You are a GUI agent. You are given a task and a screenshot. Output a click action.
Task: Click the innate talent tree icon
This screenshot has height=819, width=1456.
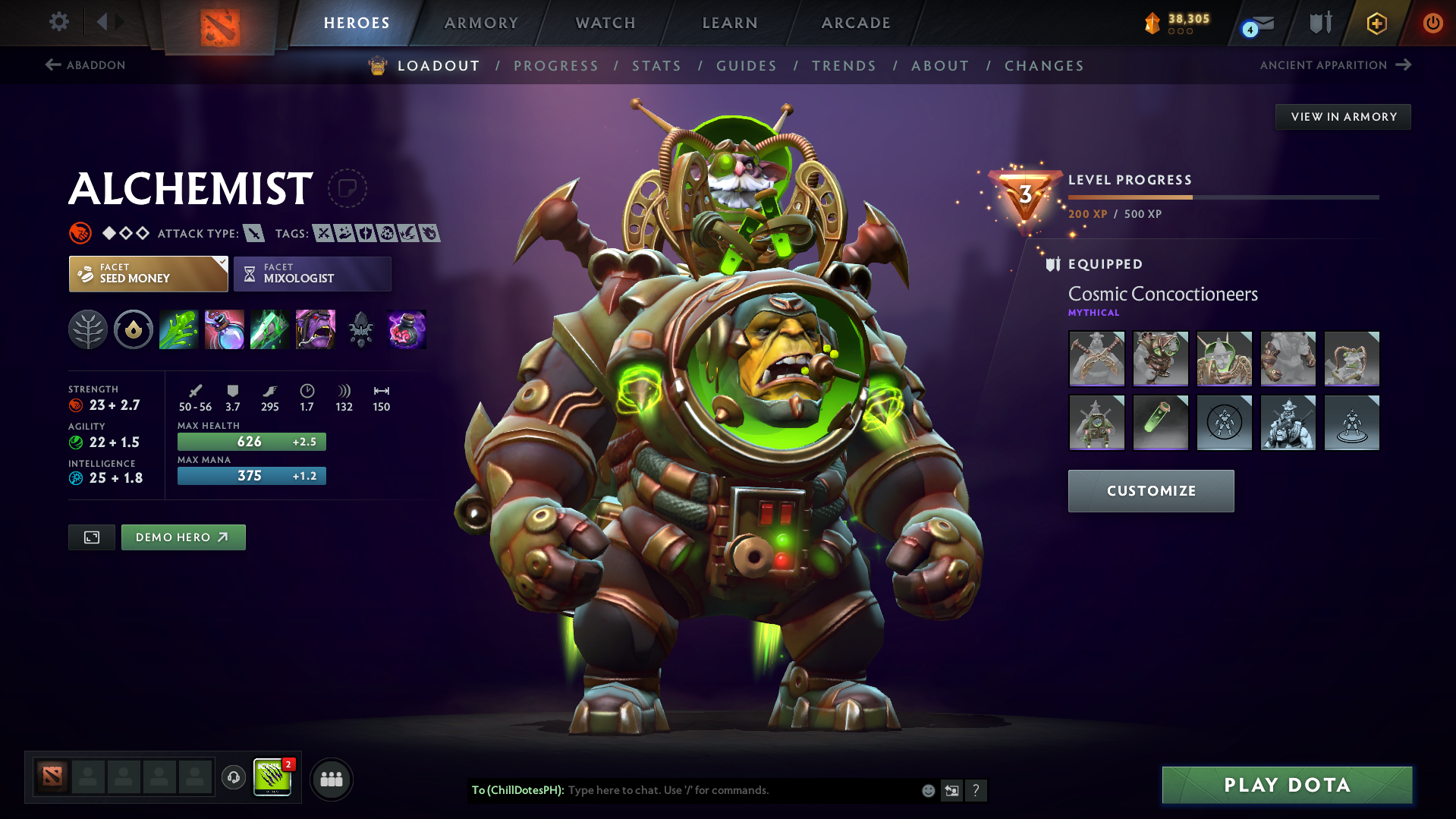tap(87, 329)
